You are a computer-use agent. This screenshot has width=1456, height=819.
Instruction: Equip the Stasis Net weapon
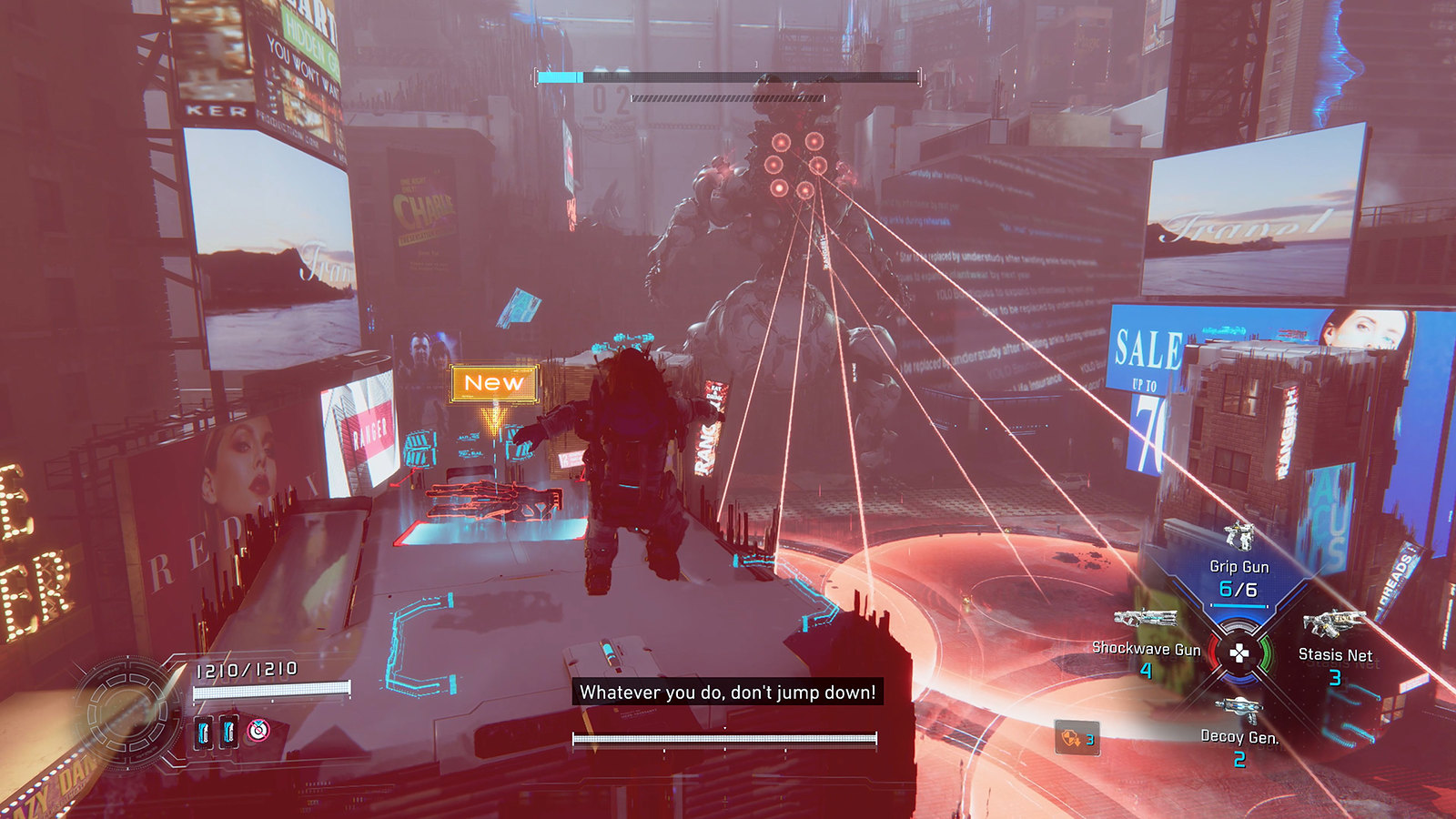(x=1334, y=643)
